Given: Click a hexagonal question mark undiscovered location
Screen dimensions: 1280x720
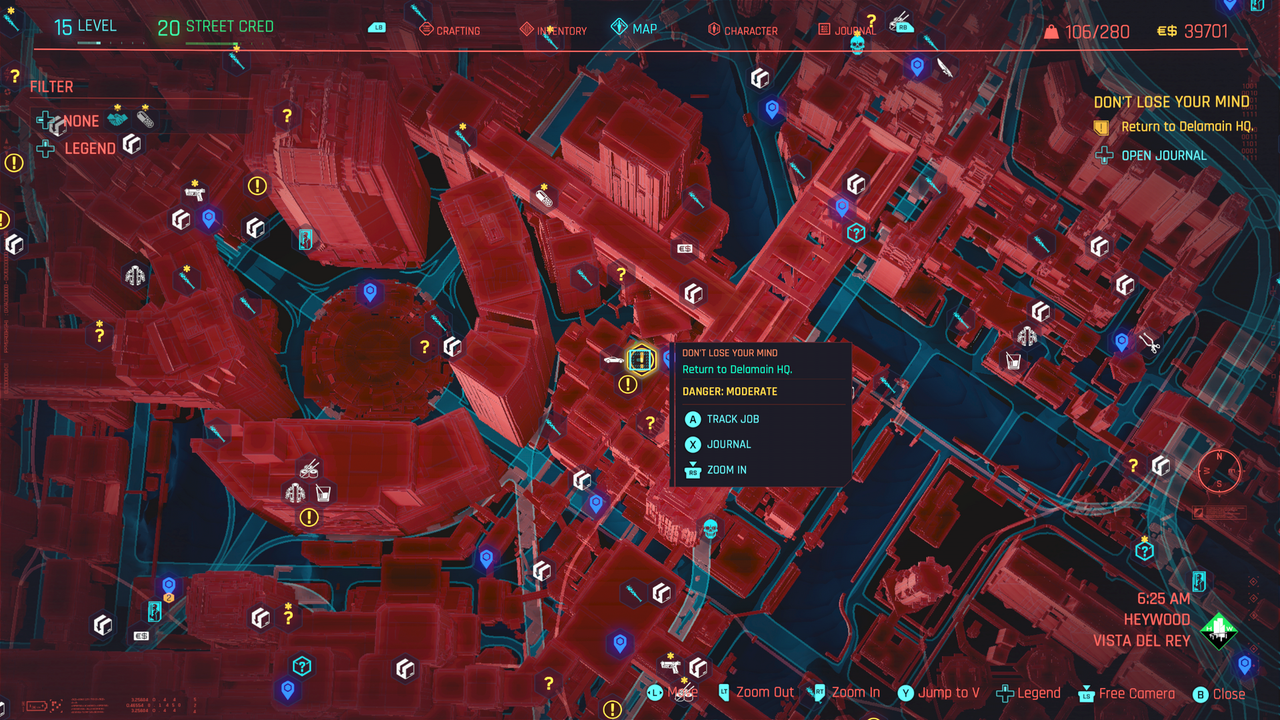Looking at the screenshot, I should 425,344.
